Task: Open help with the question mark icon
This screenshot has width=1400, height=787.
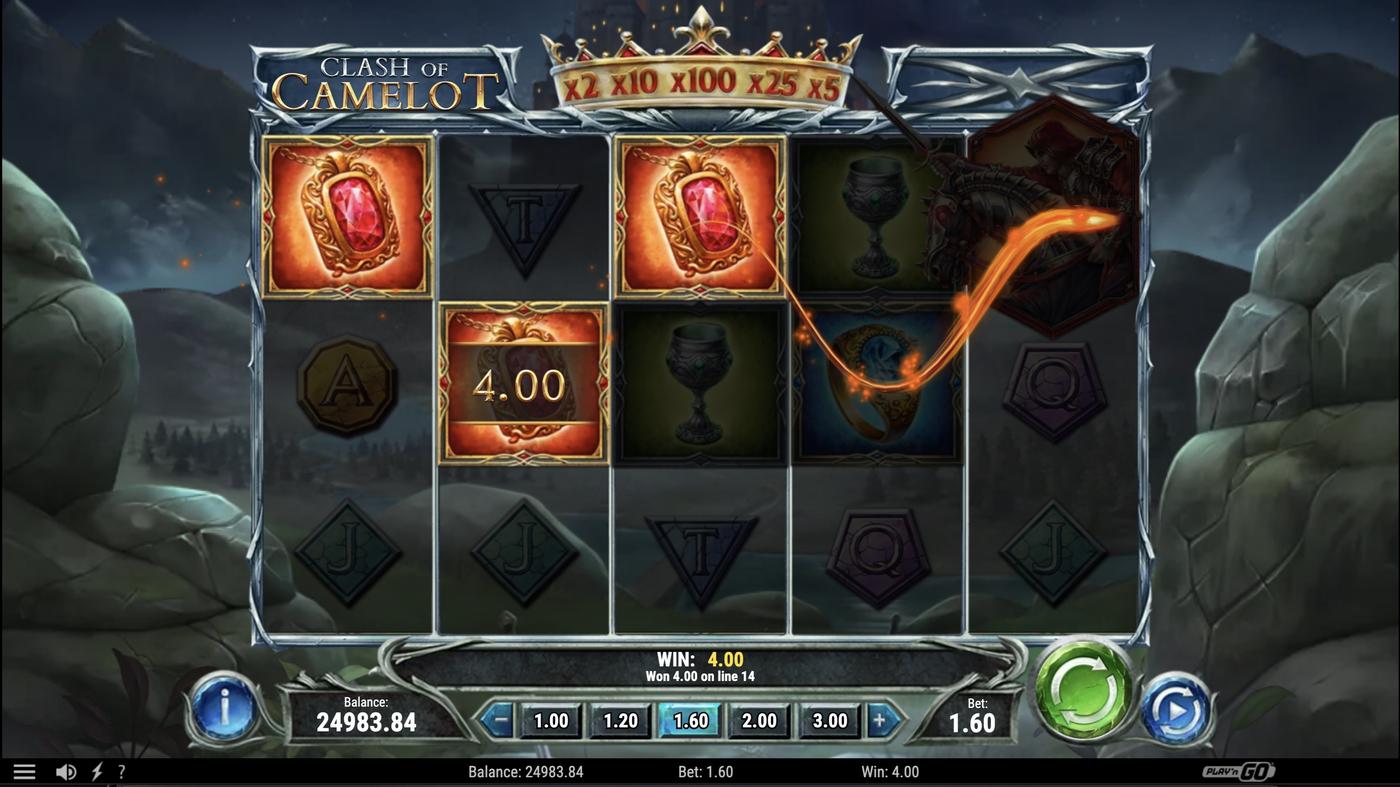Action: [x=122, y=770]
